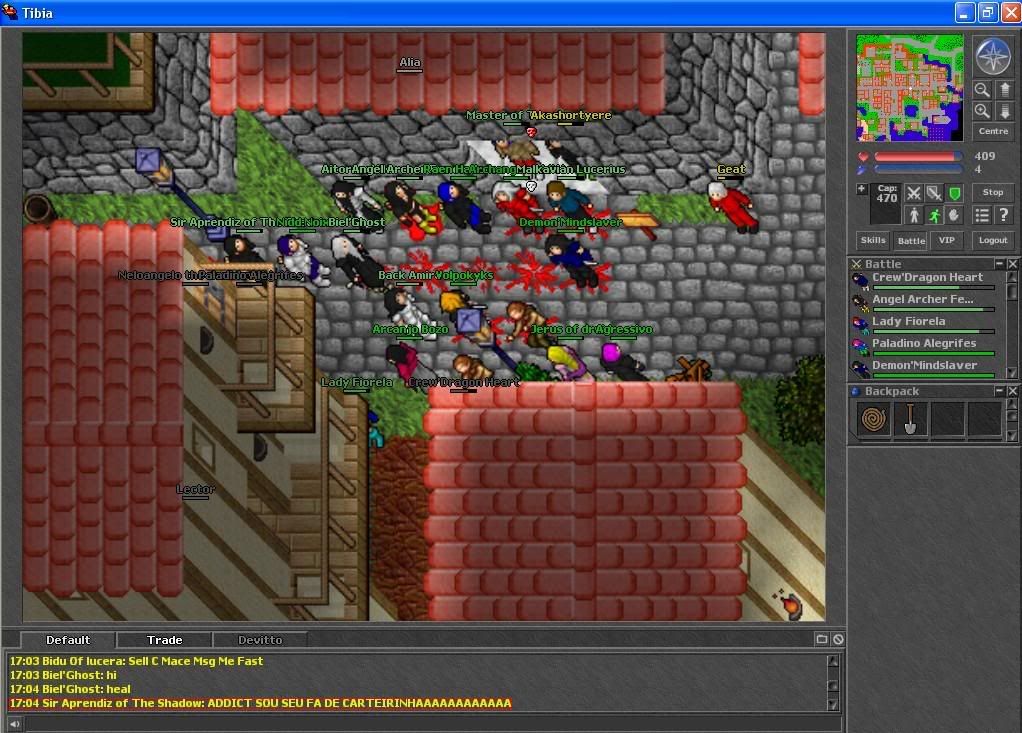Click the Centre button under the minimap
Viewport: 1022px width, 733px height.
click(x=993, y=131)
